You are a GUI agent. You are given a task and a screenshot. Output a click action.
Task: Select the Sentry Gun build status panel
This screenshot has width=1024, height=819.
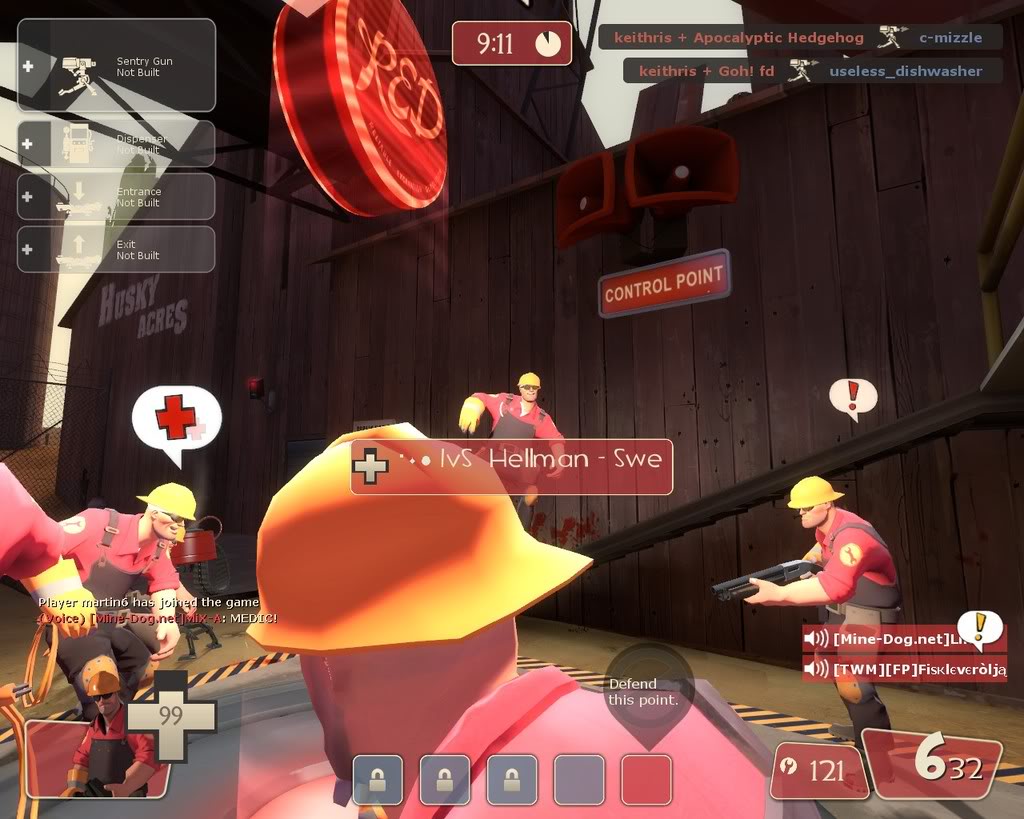[x=116, y=66]
